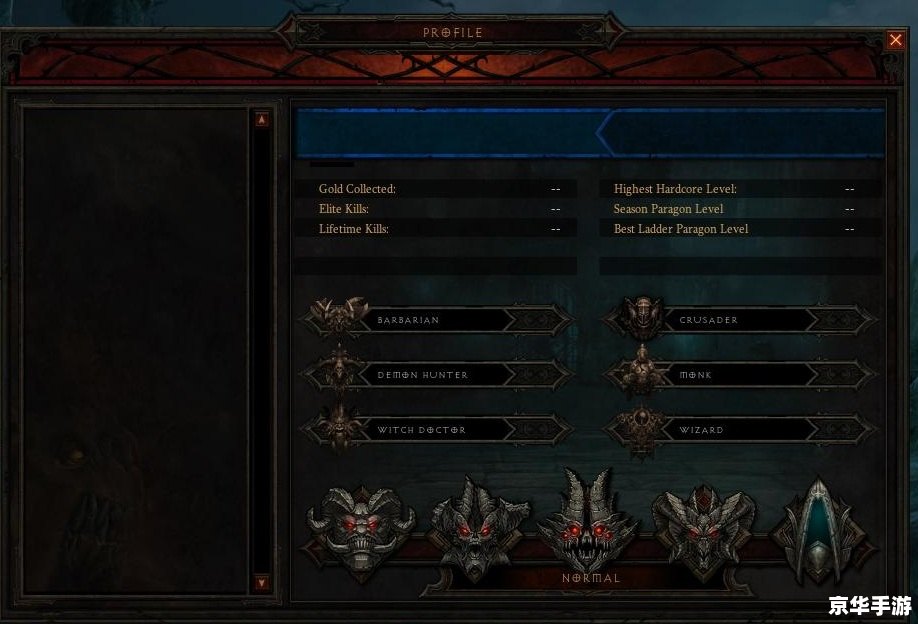Close the Profile window
This screenshot has height=624, width=918.
pos(895,40)
